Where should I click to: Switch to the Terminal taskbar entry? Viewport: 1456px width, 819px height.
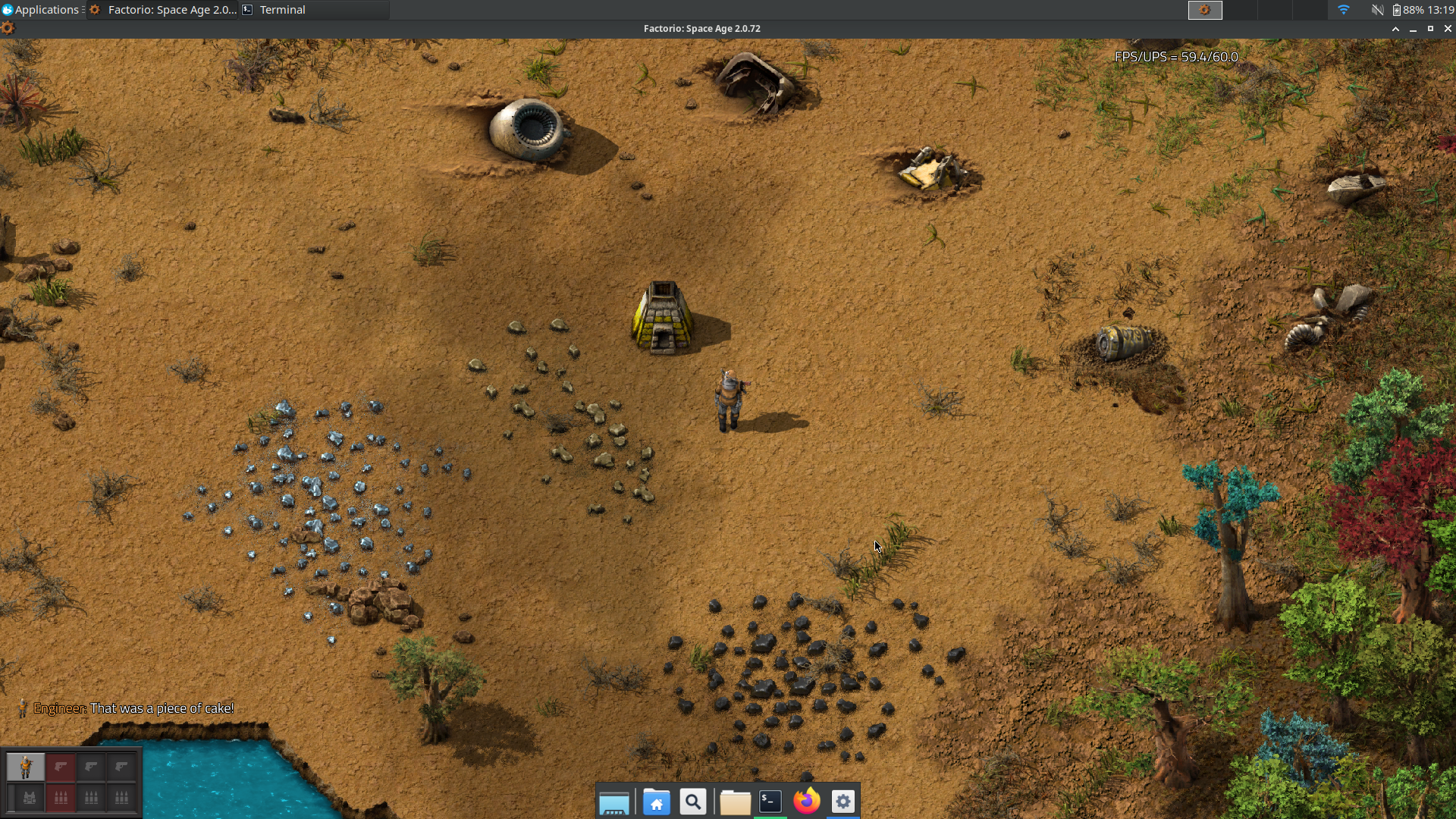point(282,10)
